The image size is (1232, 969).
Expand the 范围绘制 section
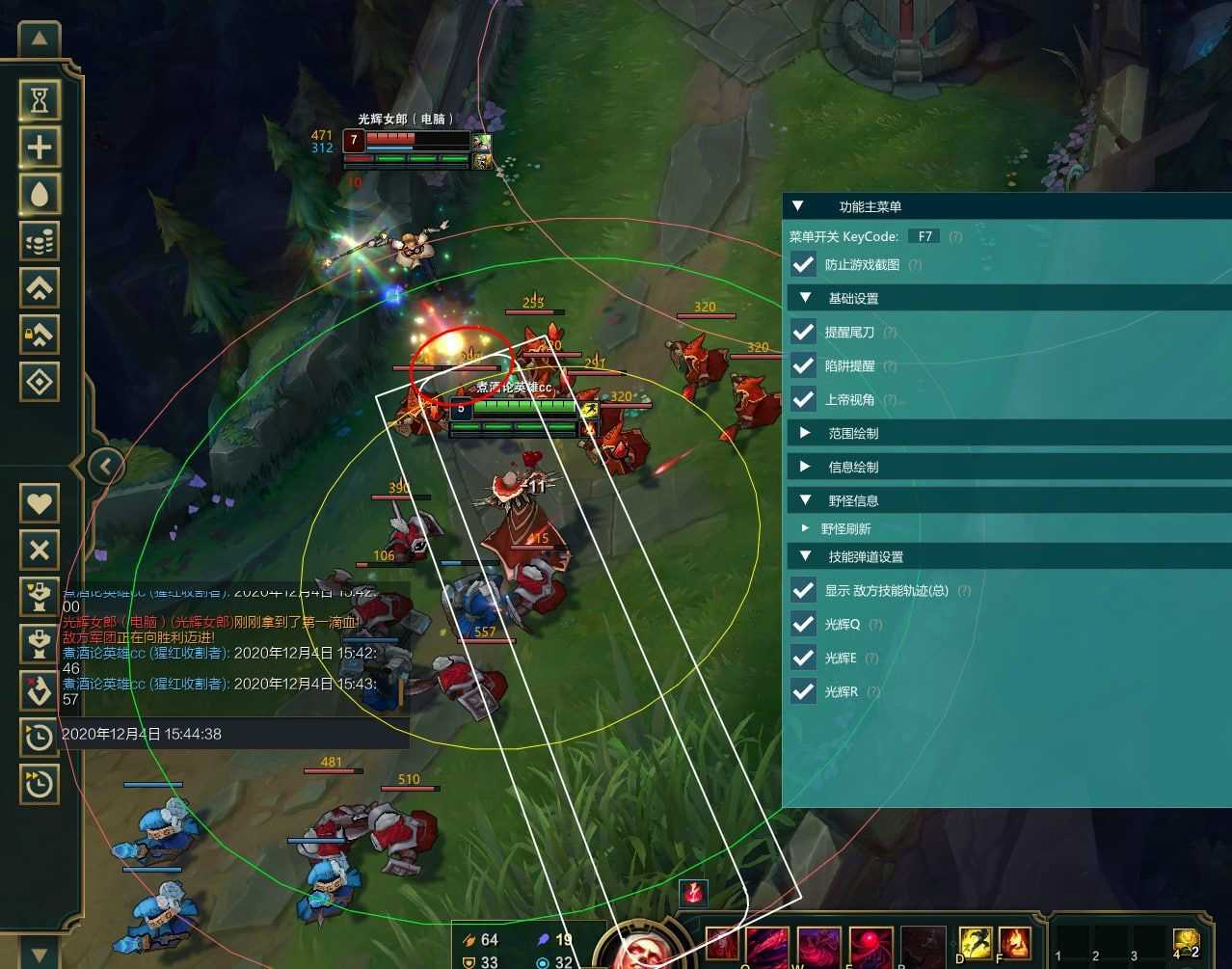tap(806, 433)
